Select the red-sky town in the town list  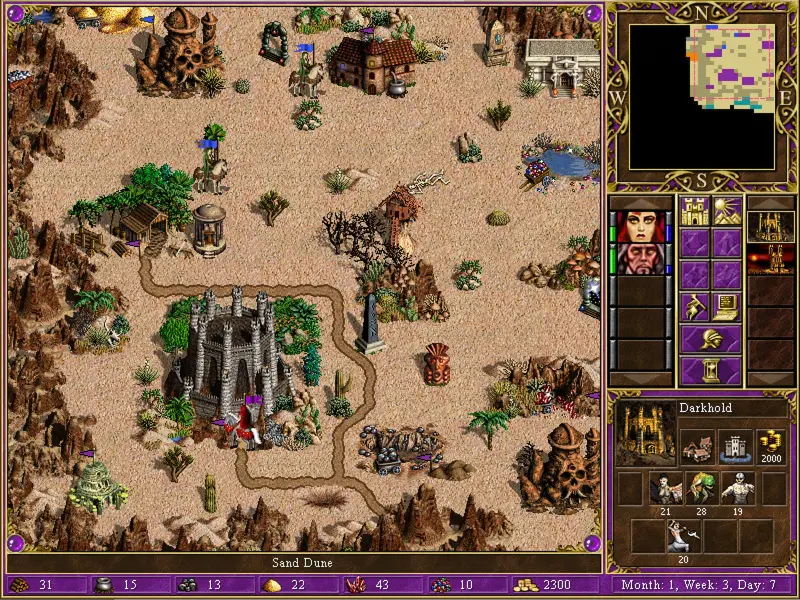click(770, 258)
